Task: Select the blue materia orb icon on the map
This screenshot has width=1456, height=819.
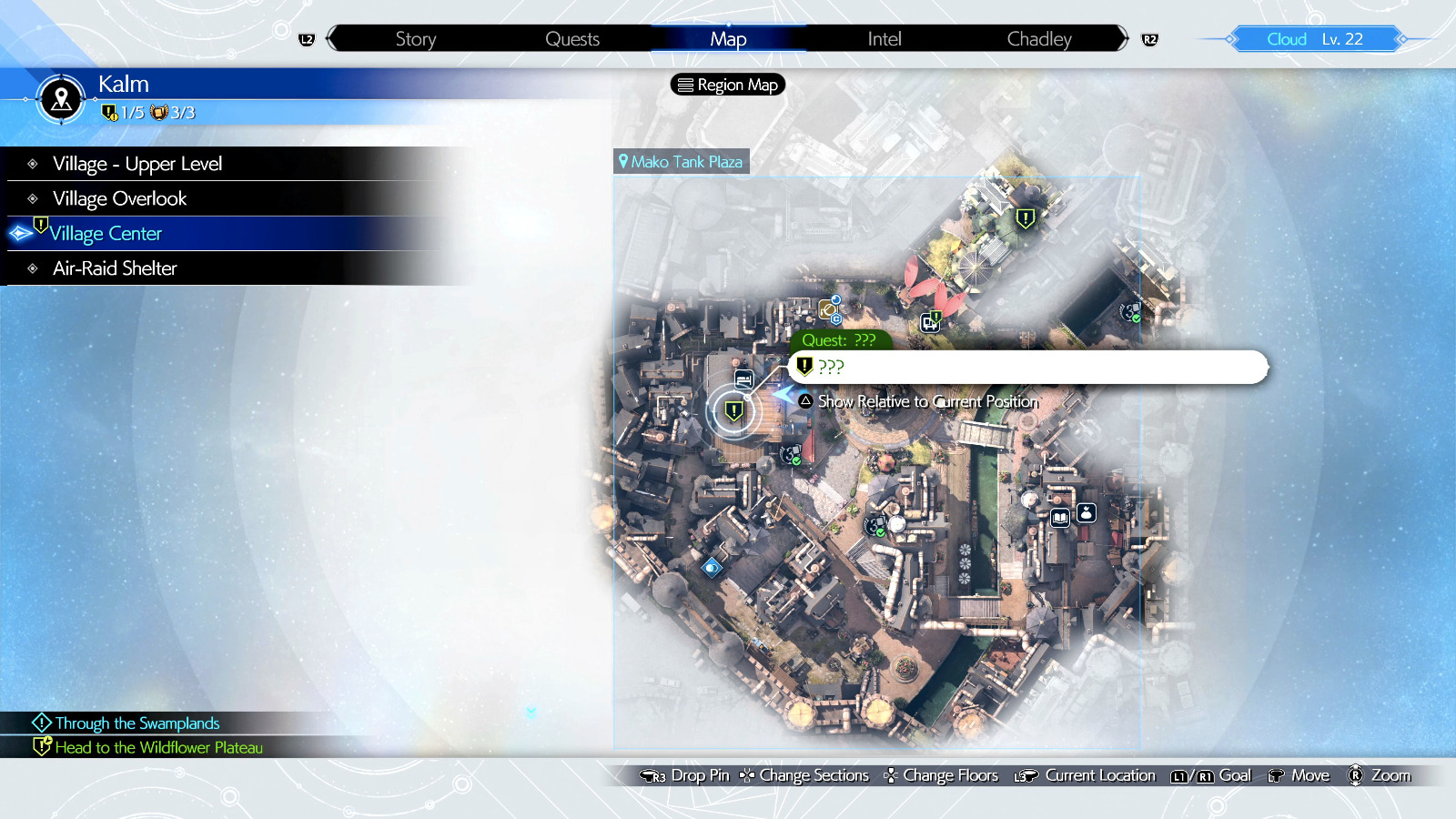Action: (x=712, y=568)
